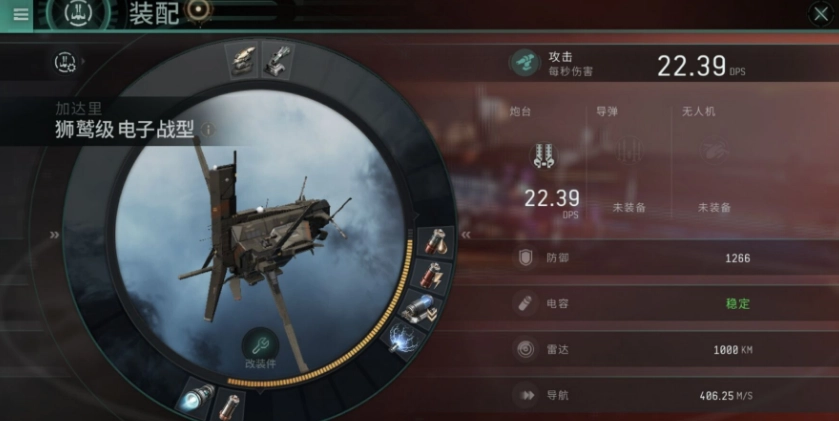
Task: Open the hamburger menu
Action: 20,14
